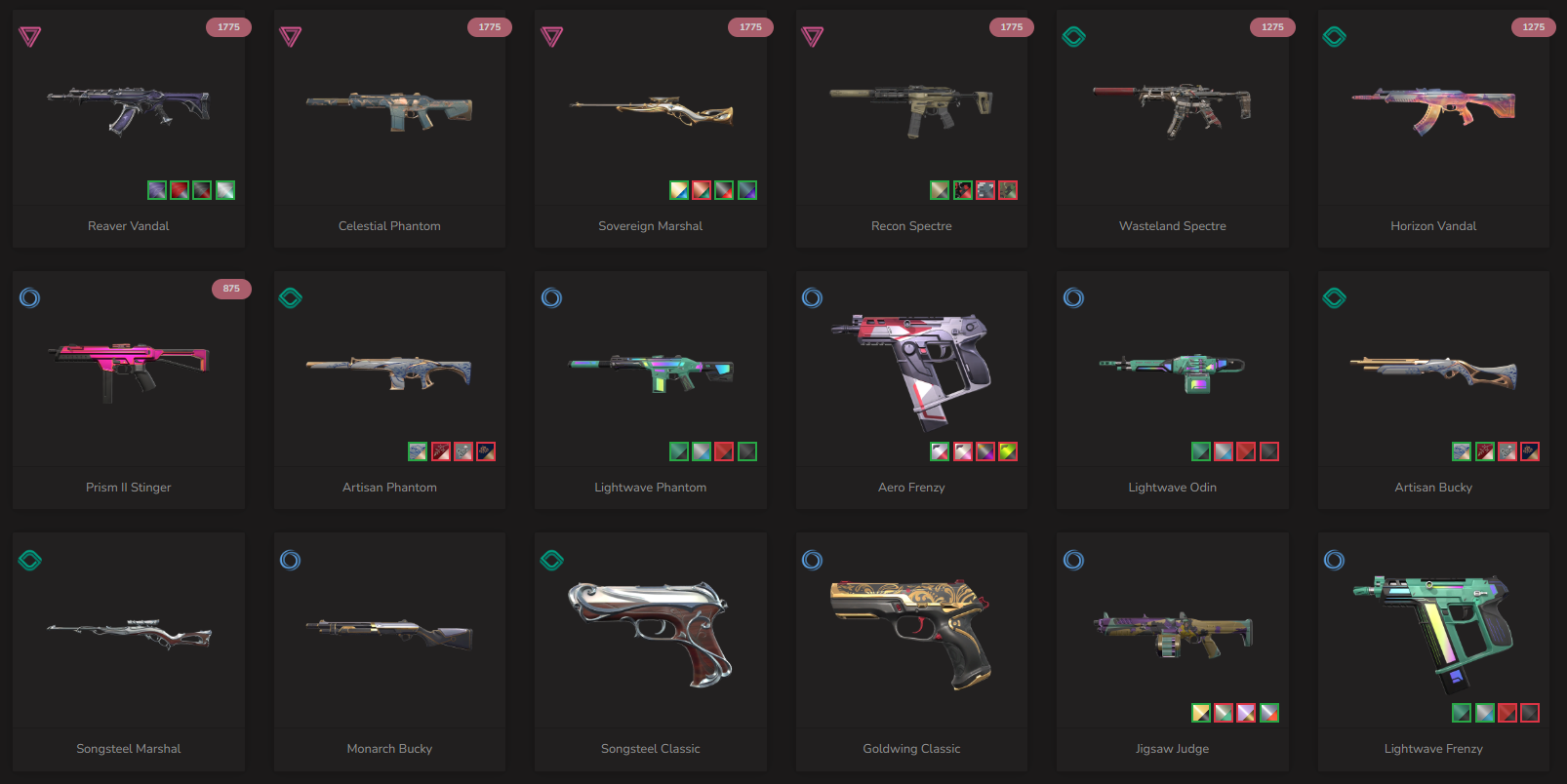Select the Goldwing Classic card
The width and height of the screenshot is (1567, 784).
tap(911, 634)
